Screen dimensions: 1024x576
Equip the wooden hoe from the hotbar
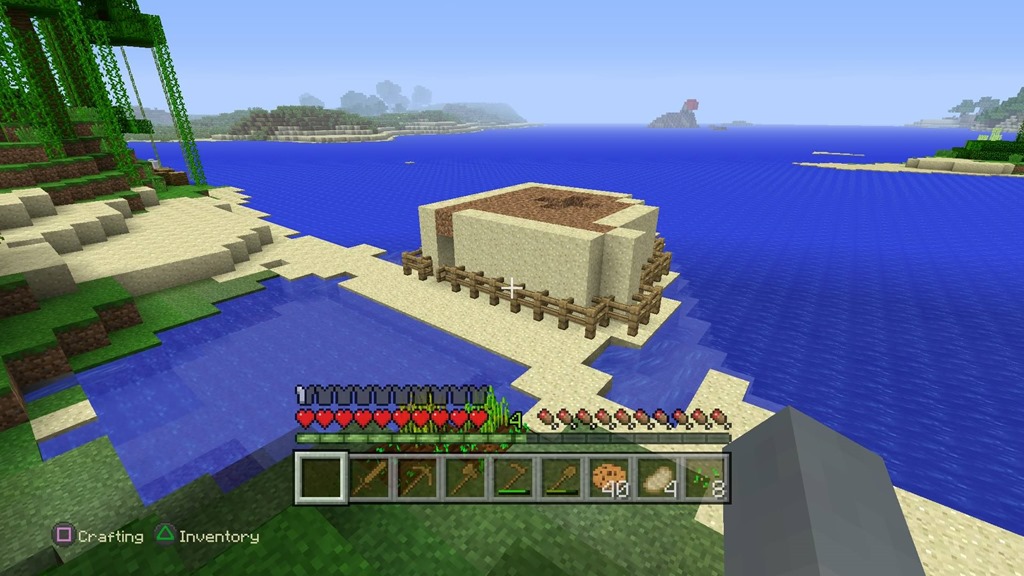[x=513, y=477]
